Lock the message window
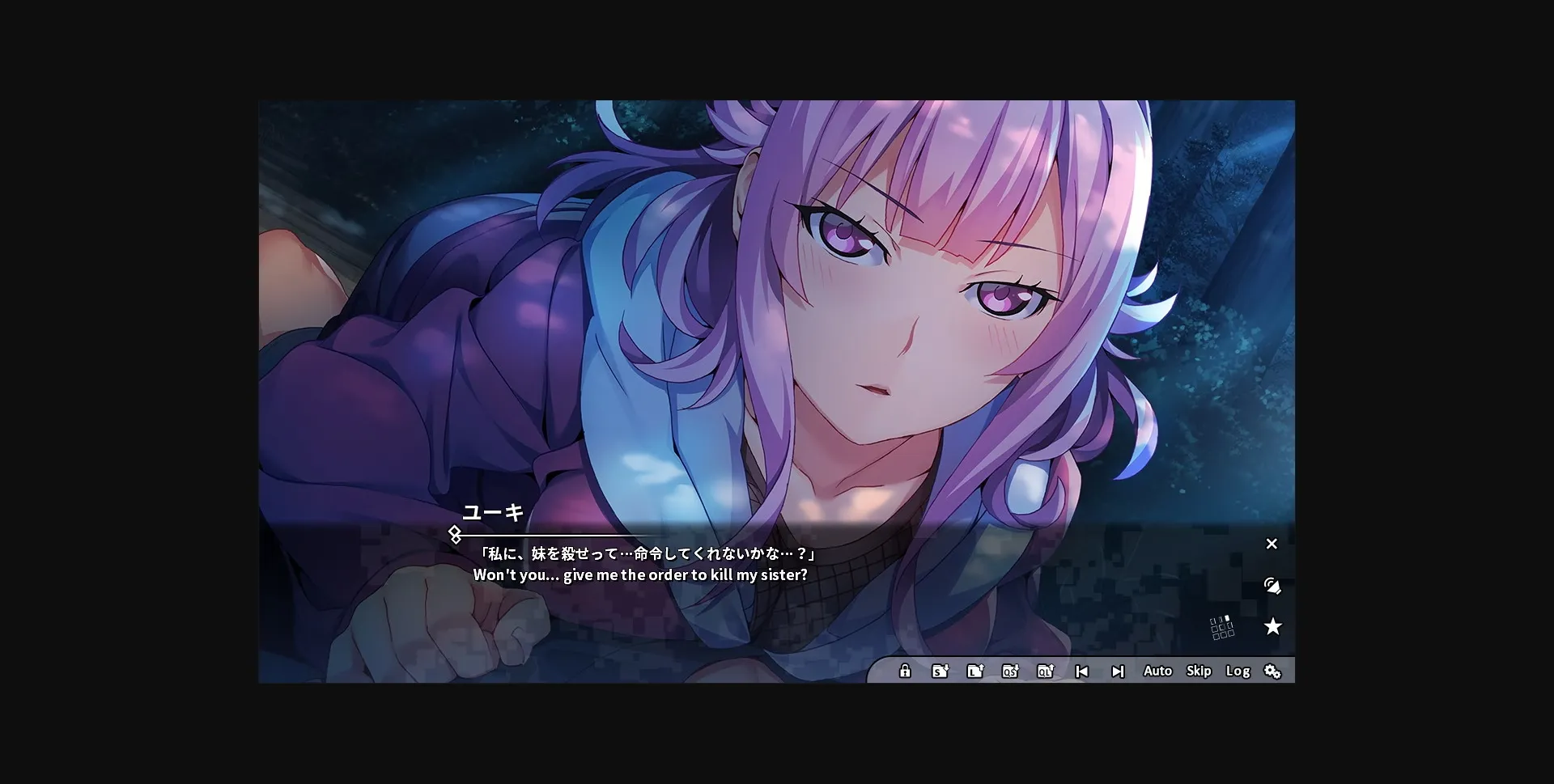Screen dimensions: 1554x784 [x=904, y=671]
